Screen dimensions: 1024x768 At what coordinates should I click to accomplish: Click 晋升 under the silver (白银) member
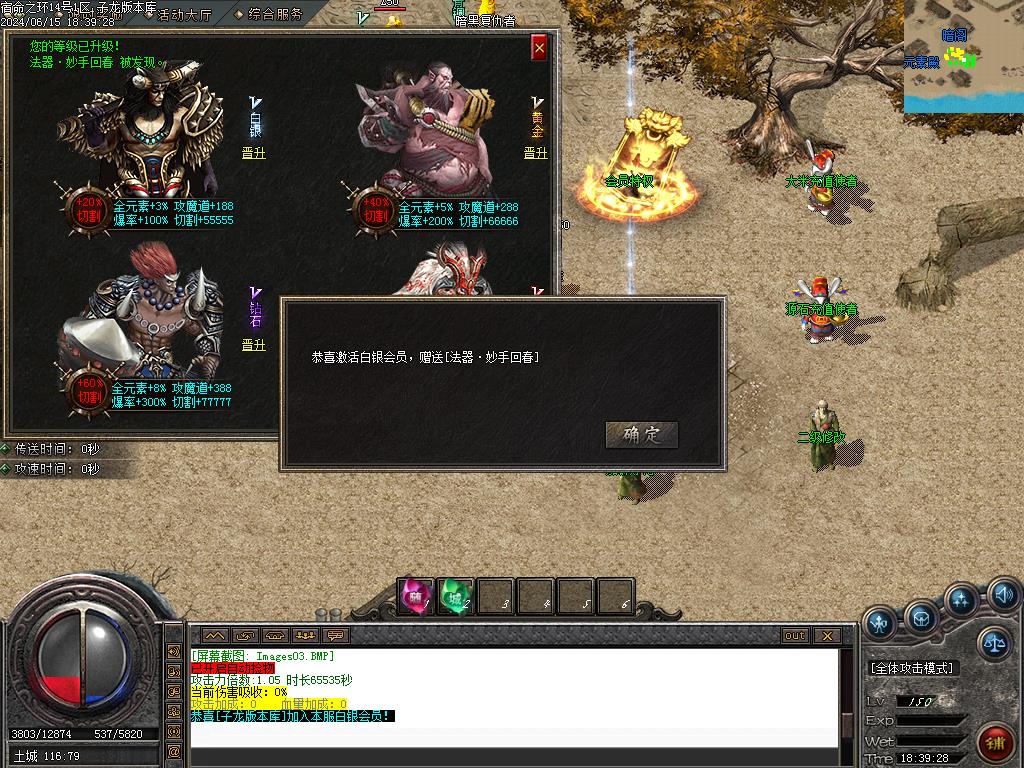254,153
